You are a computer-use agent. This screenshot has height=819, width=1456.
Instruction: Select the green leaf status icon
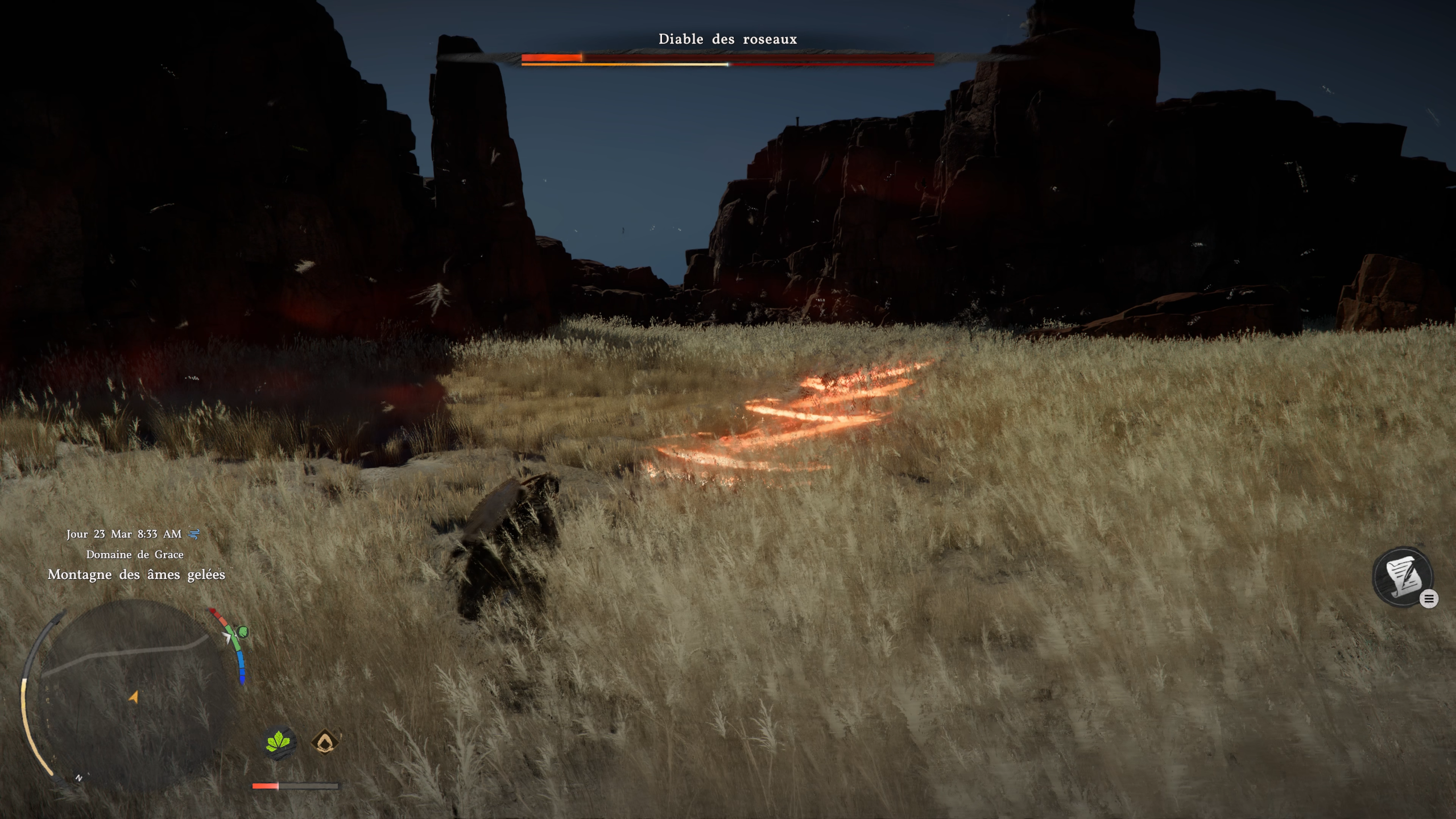click(278, 742)
